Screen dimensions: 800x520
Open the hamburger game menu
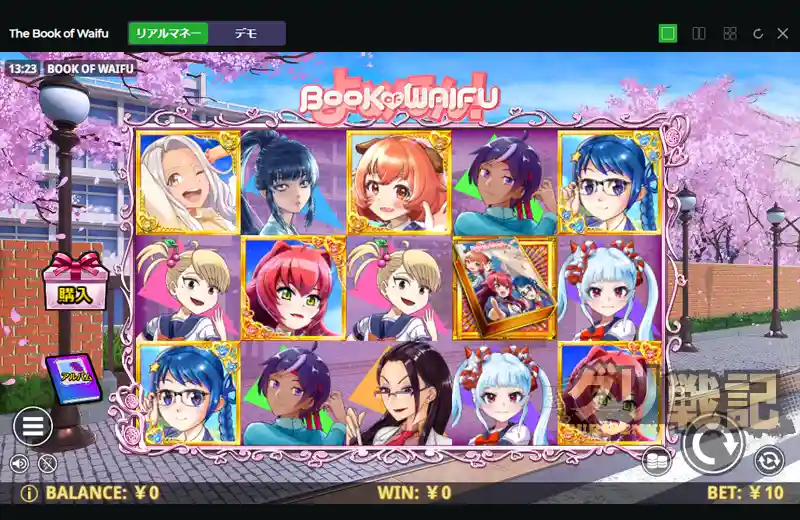(x=32, y=426)
